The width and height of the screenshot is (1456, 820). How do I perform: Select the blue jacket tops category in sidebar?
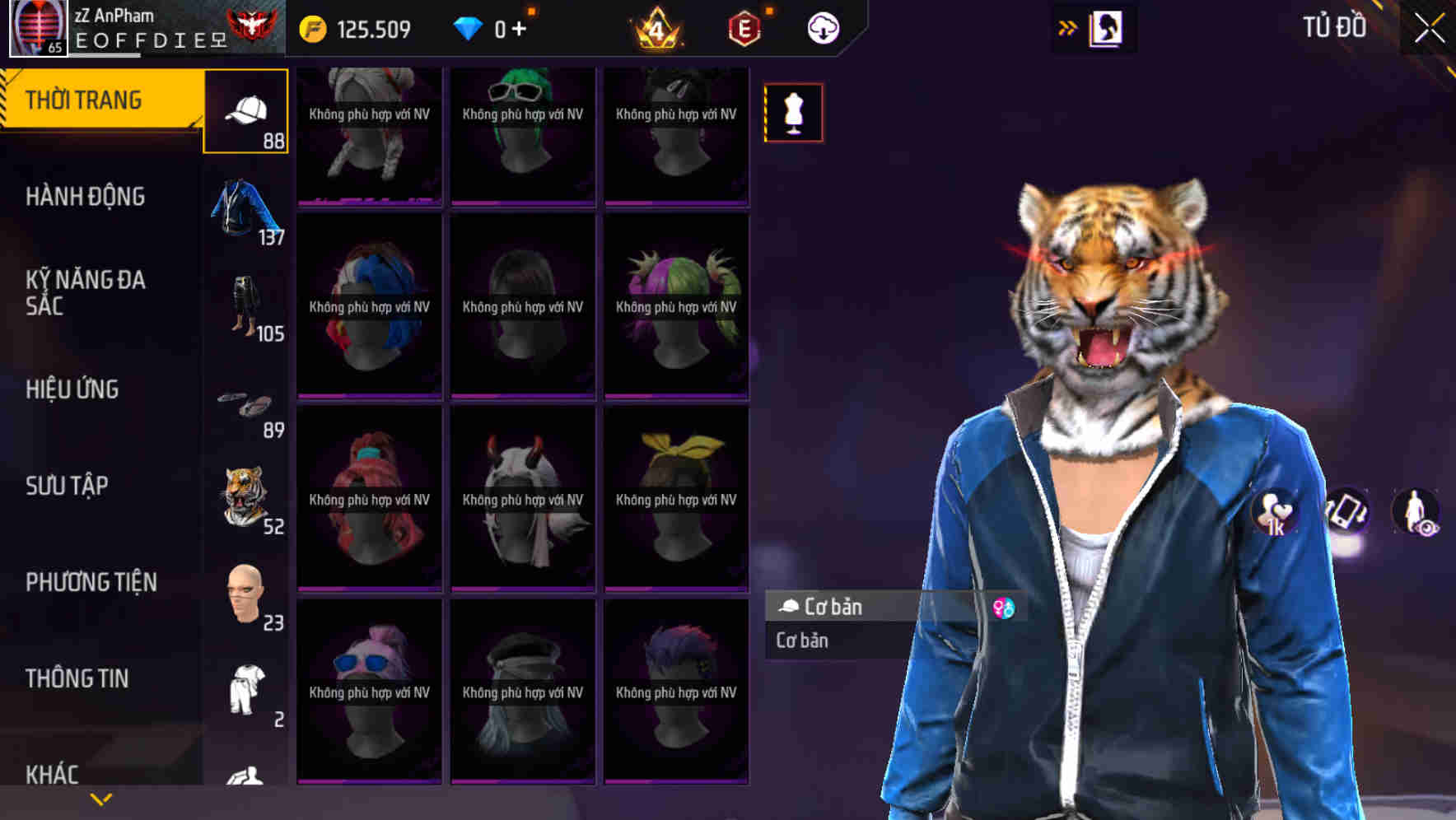pyautogui.click(x=245, y=210)
